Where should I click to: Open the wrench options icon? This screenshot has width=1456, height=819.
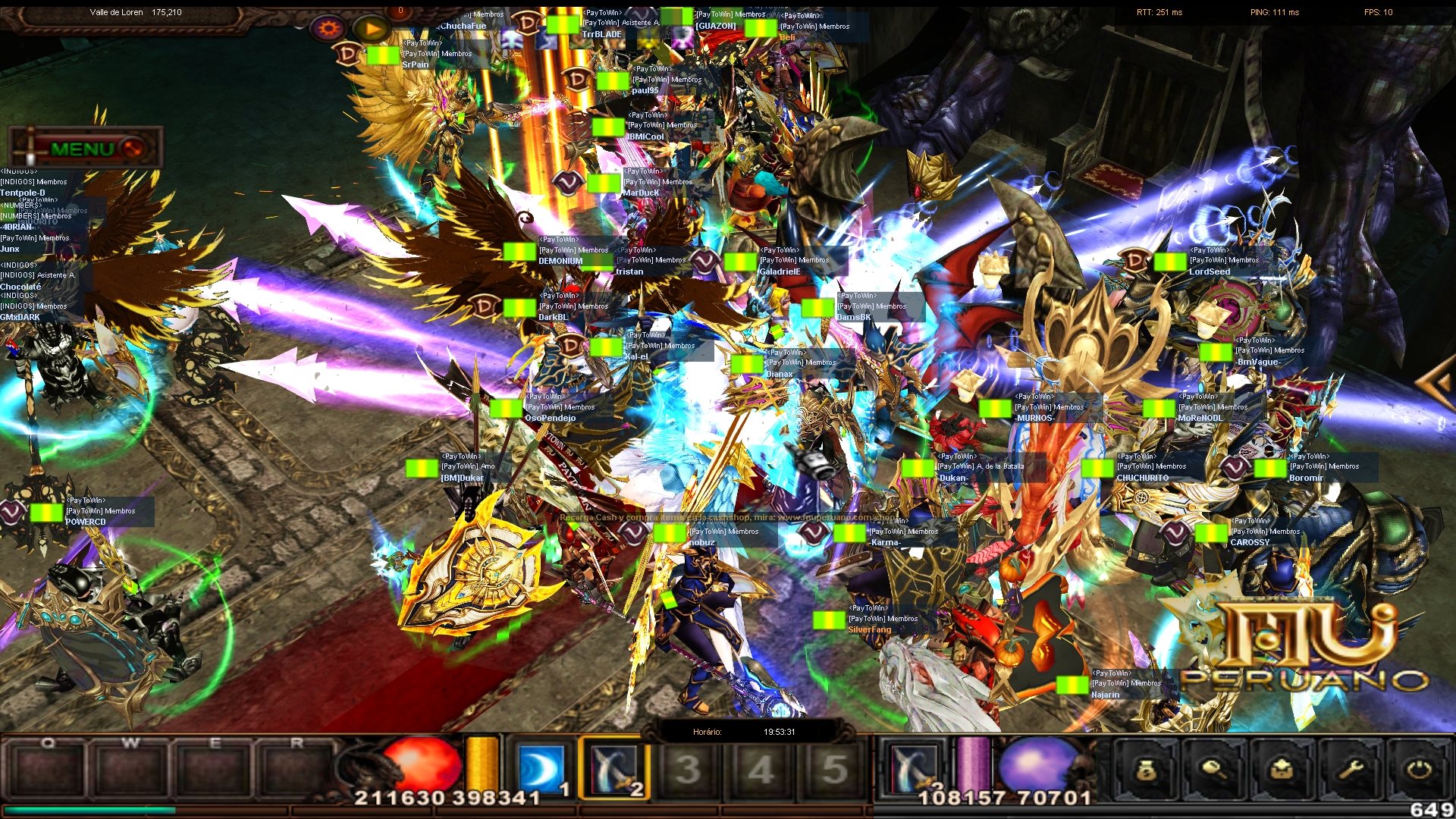point(1351,770)
